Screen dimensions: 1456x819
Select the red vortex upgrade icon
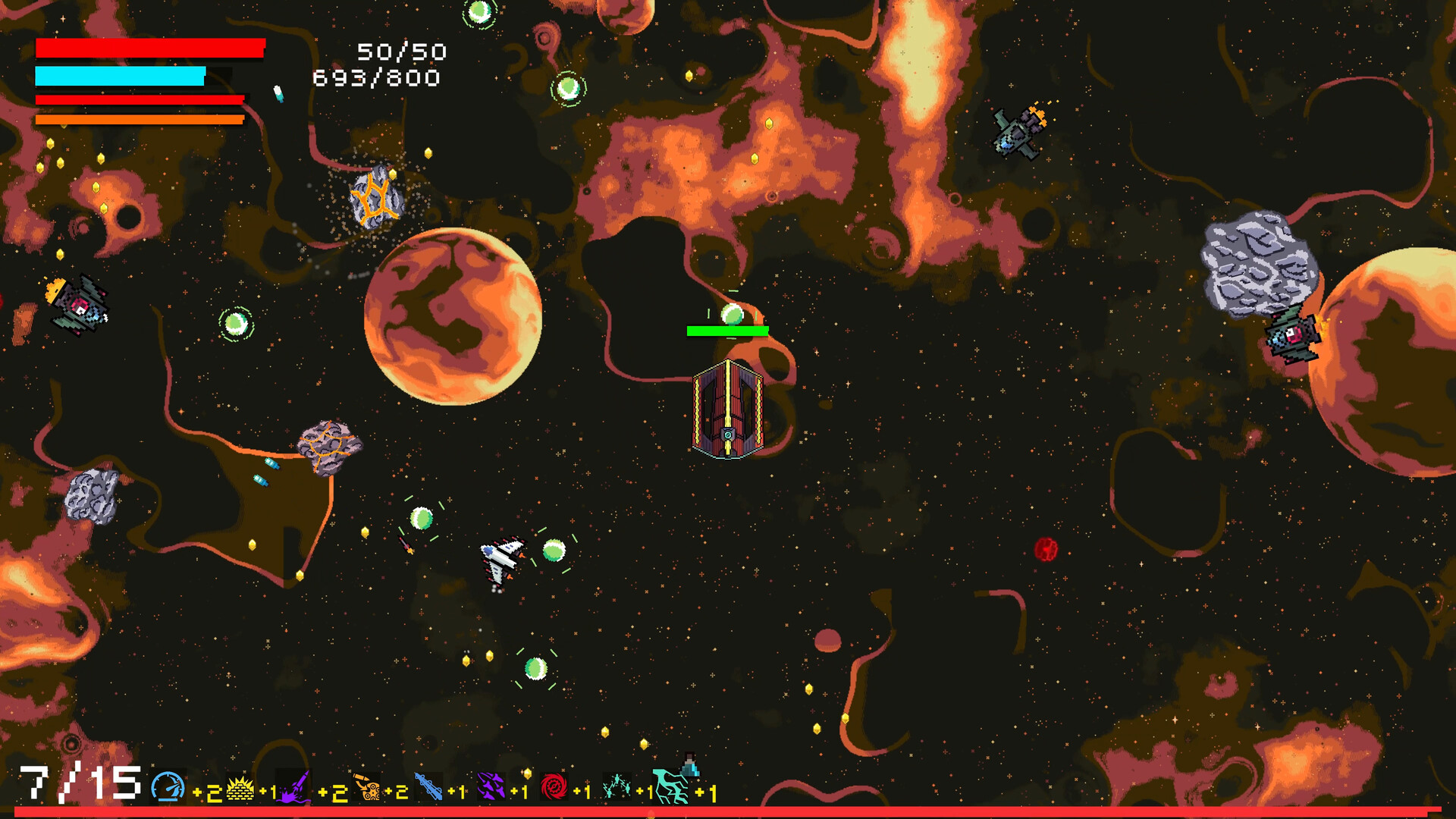point(554,788)
